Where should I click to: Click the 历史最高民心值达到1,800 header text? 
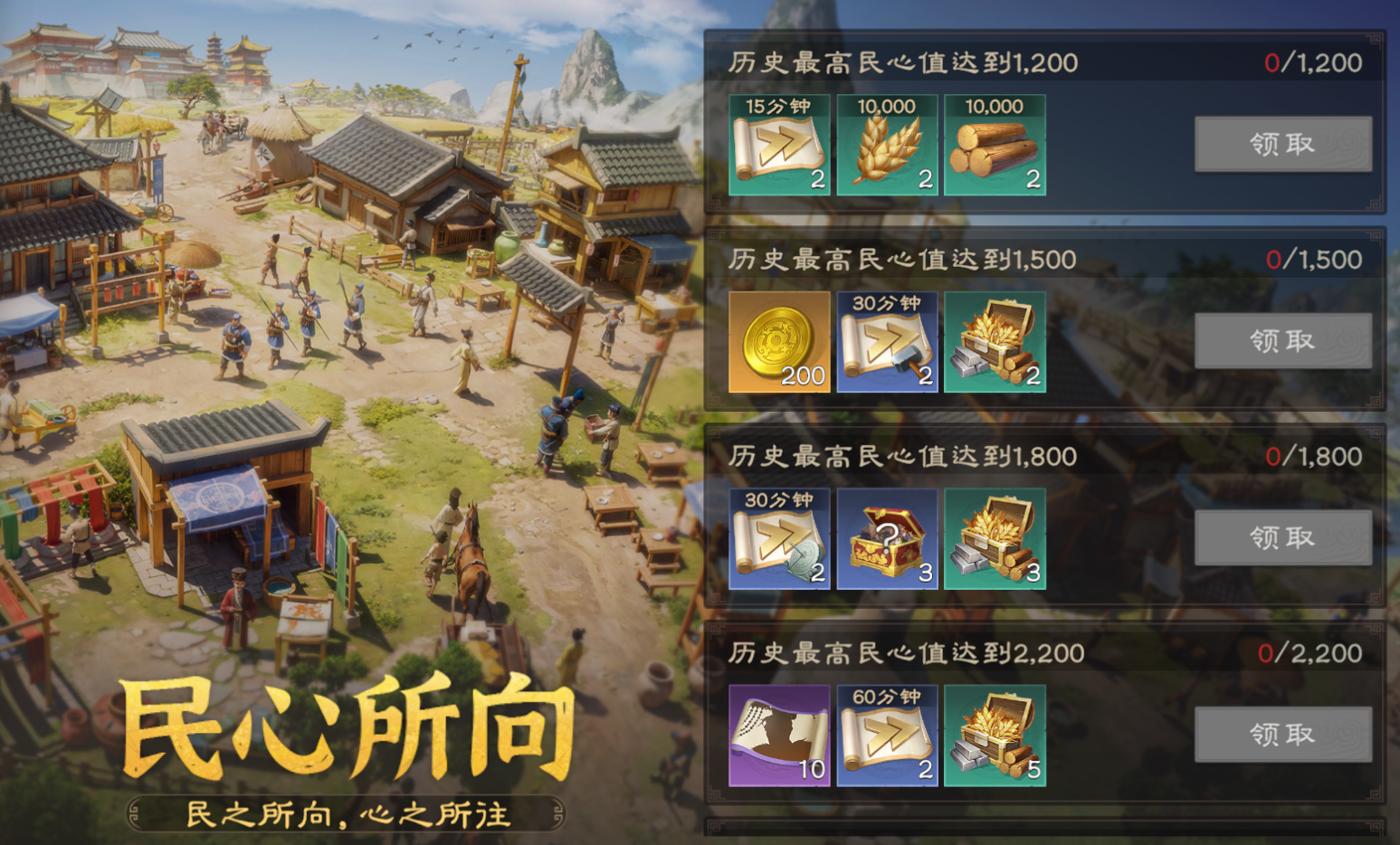[900, 456]
